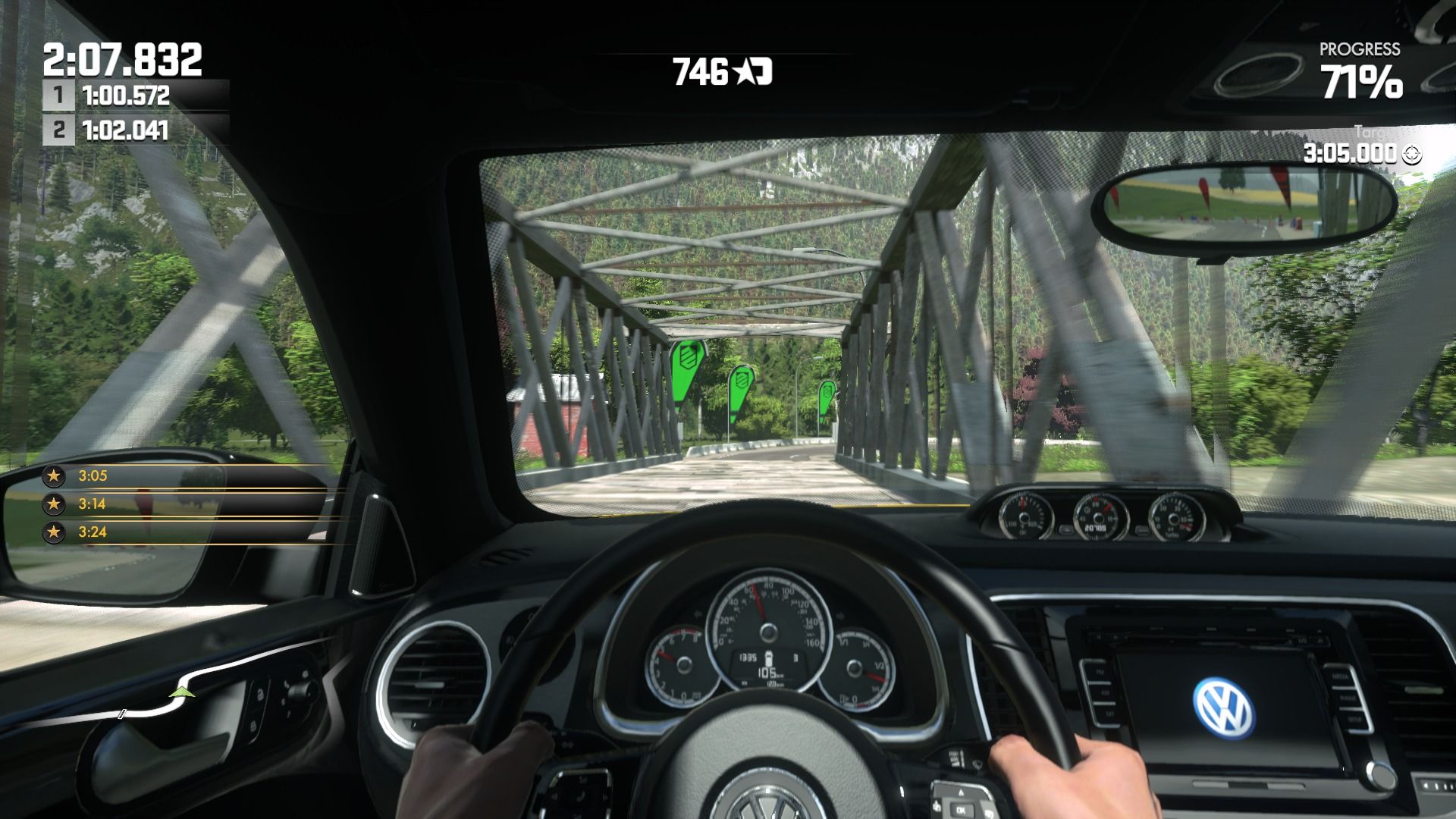This screenshot has width=1456, height=819.
Task: Click the gold star icon for the 3:05 objective
Action: pos(53,475)
